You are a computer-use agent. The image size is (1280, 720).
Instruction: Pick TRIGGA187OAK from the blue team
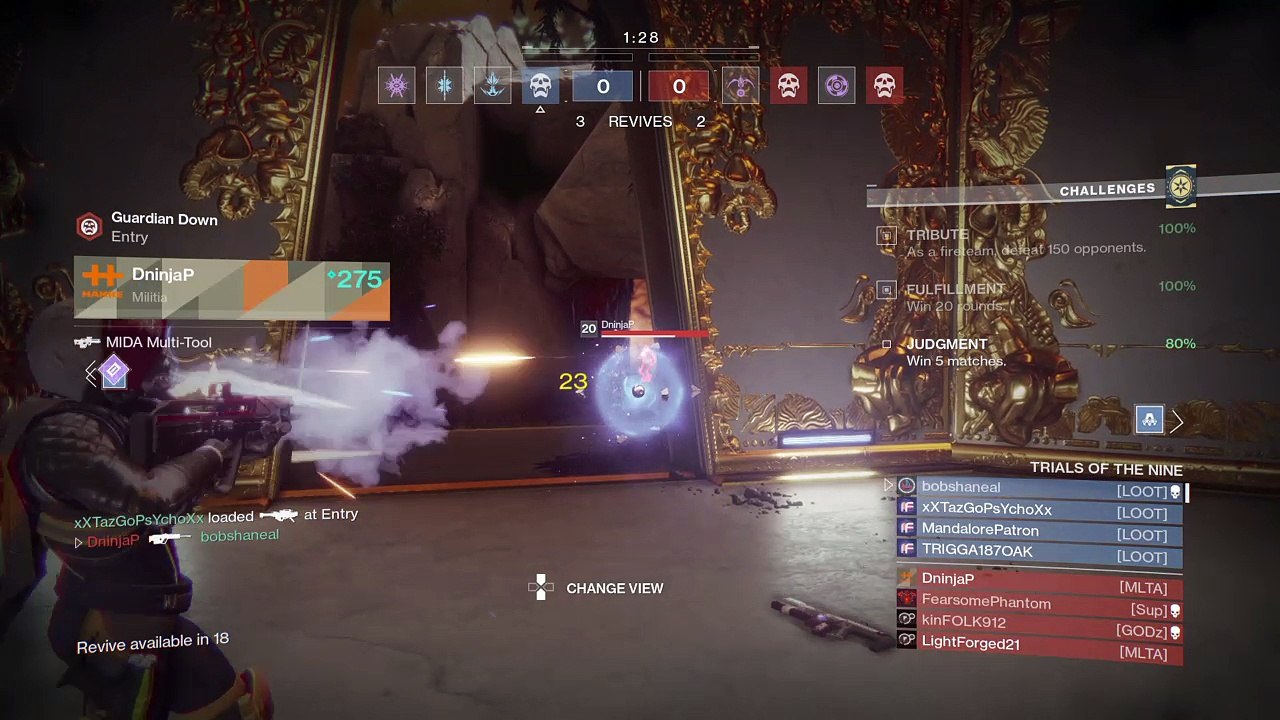click(1040, 552)
